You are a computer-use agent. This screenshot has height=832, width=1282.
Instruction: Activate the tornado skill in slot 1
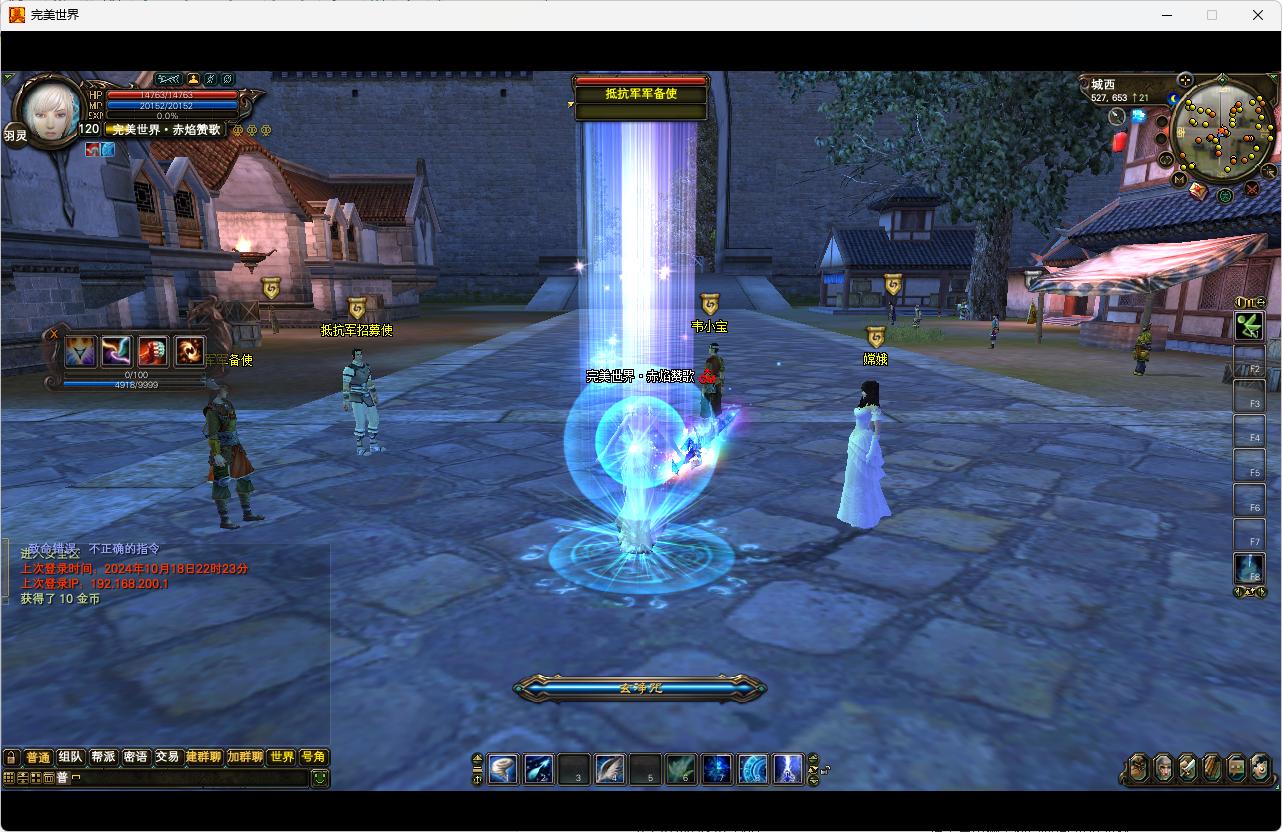(x=503, y=769)
